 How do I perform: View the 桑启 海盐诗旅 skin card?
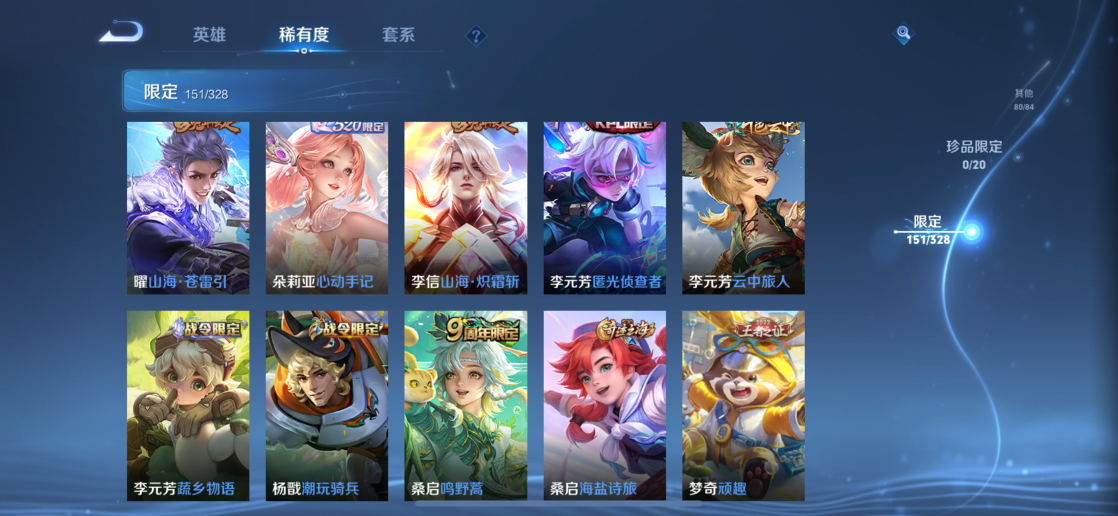[604, 405]
